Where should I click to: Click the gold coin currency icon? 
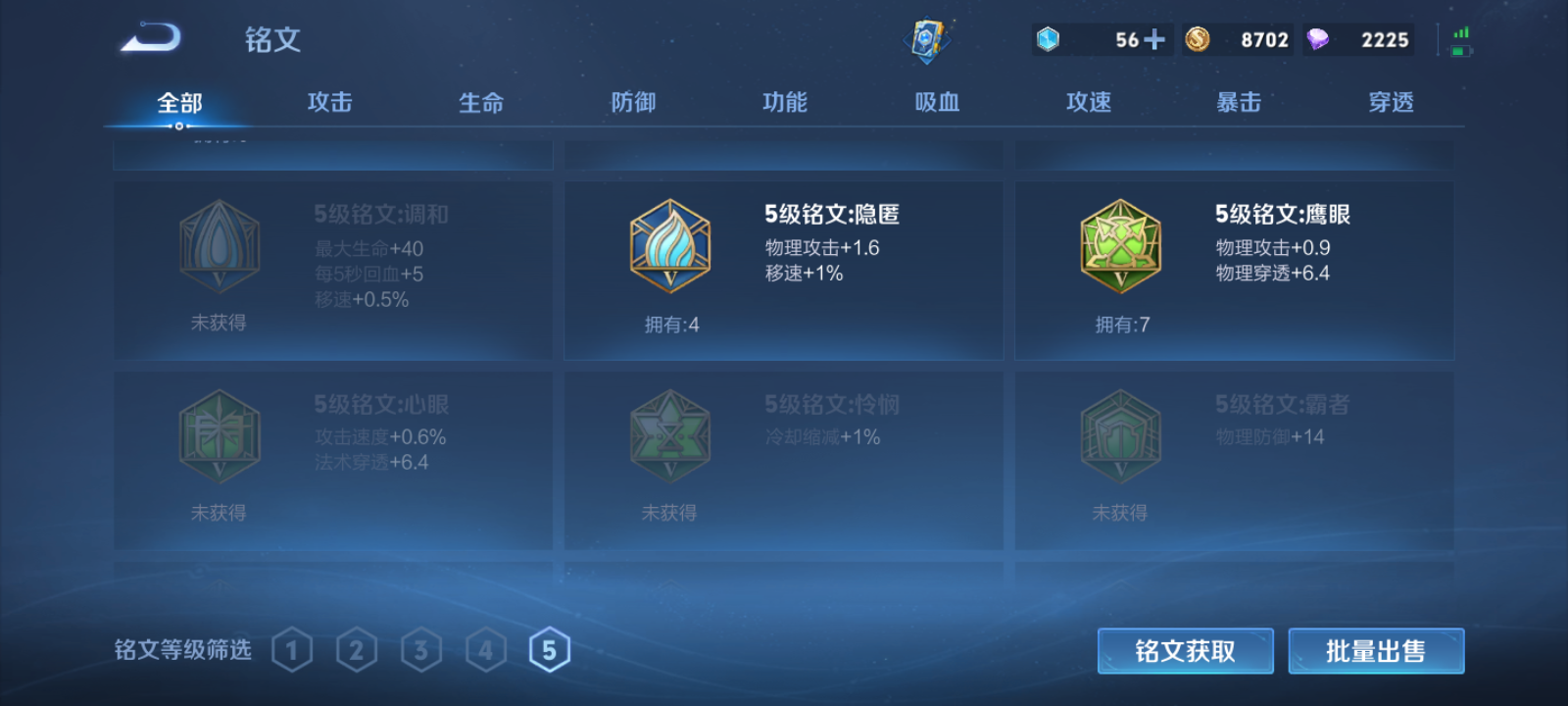coord(1198,39)
